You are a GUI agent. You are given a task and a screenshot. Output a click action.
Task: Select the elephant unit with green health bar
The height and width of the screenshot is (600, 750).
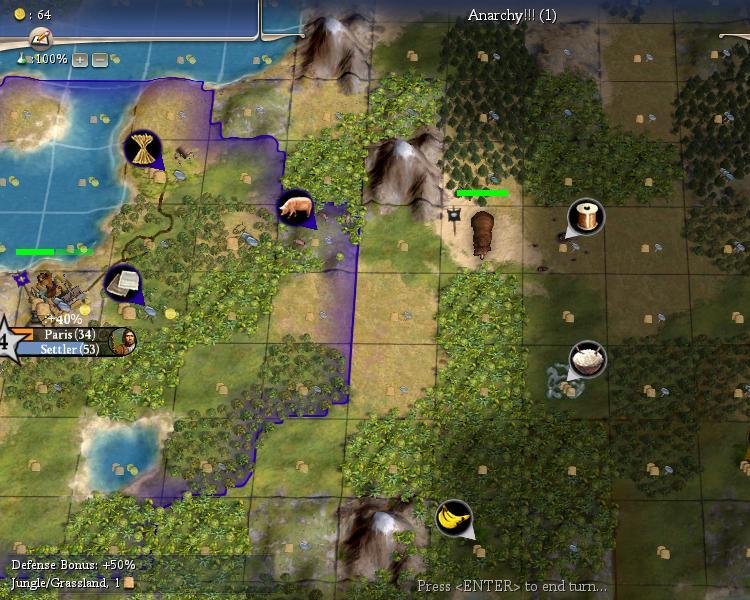(x=483, y=232)
